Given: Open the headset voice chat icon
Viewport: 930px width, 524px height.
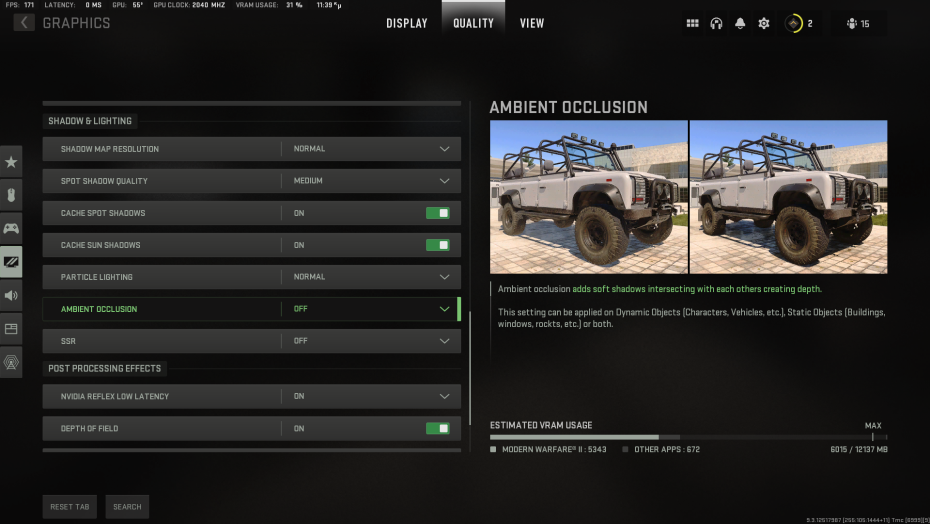Looking at the screenshot, I should point(716,23).
